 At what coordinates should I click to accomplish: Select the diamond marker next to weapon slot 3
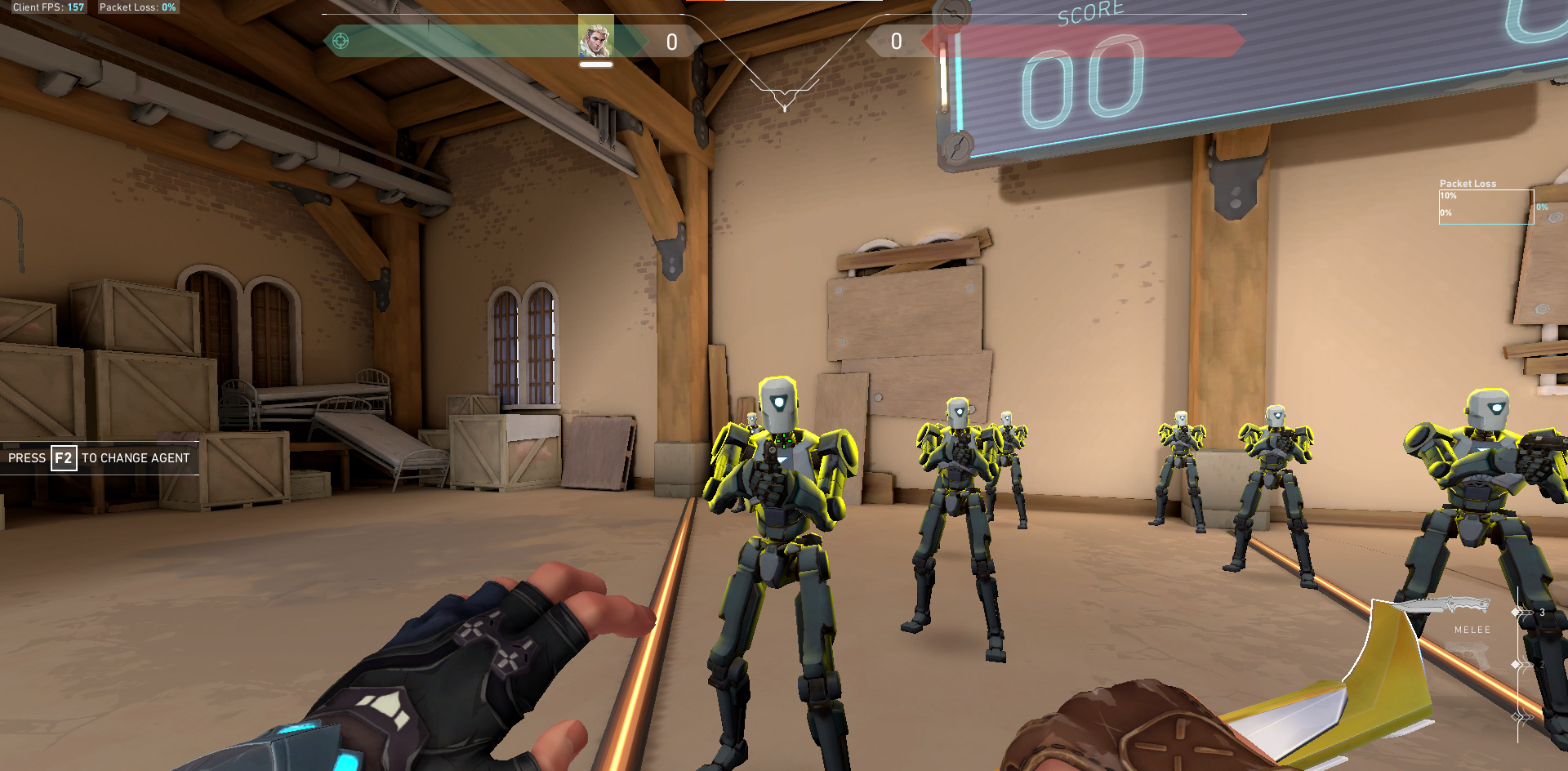point(1515,611)
